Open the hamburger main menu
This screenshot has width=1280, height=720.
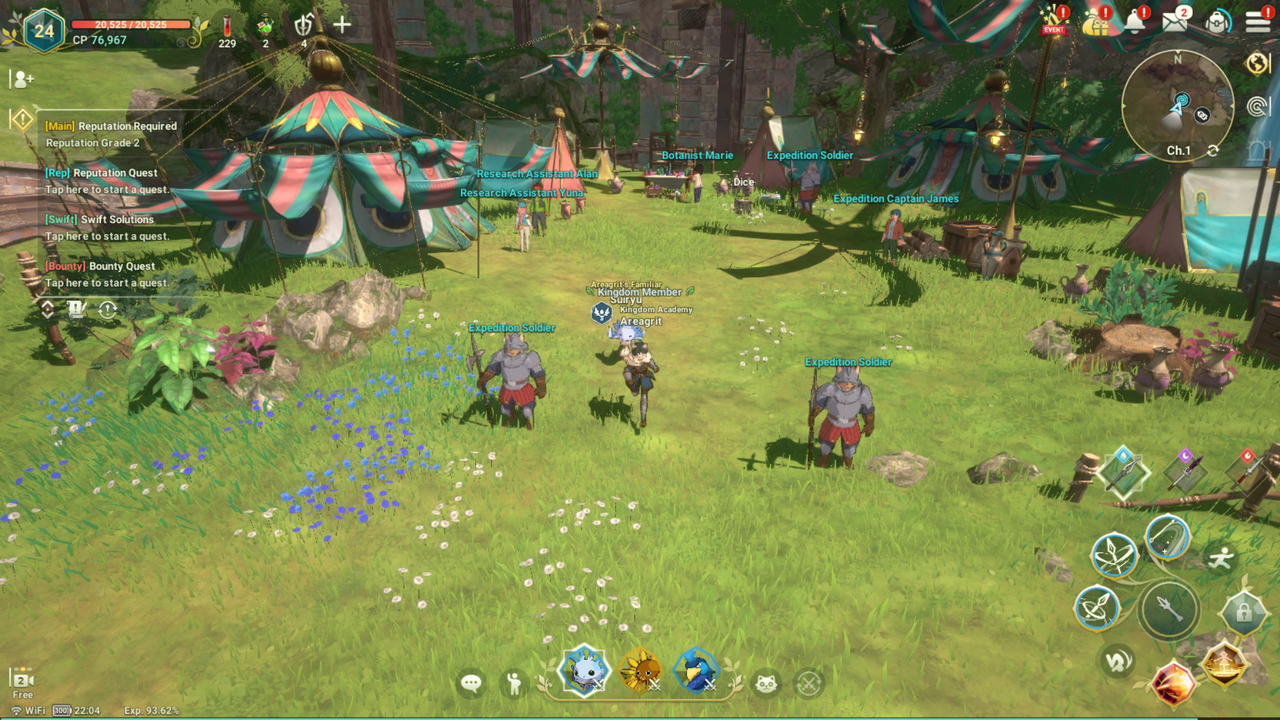pos(1258,23)
